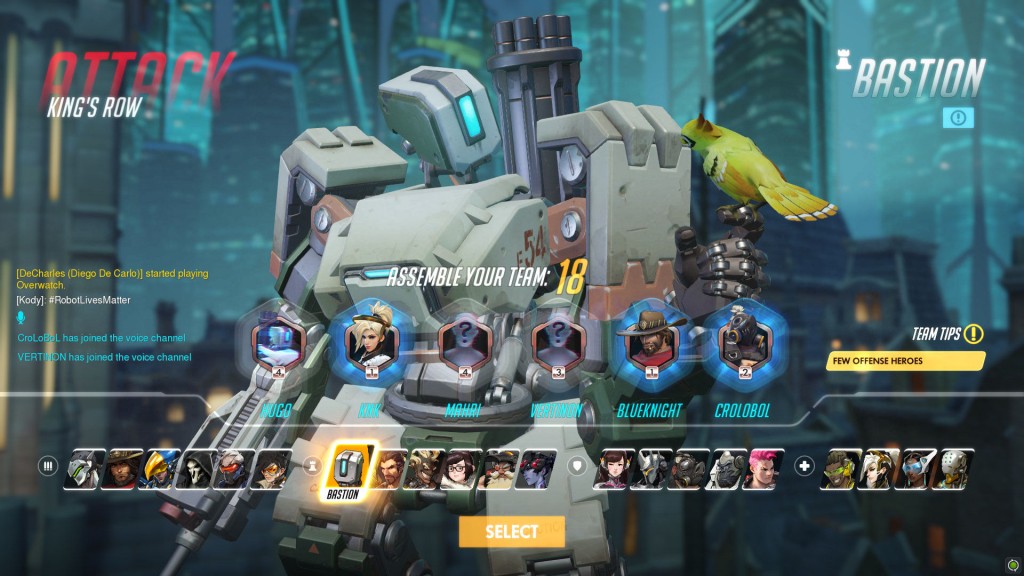Choose Mei from the defense heroes

coord(464,468)
